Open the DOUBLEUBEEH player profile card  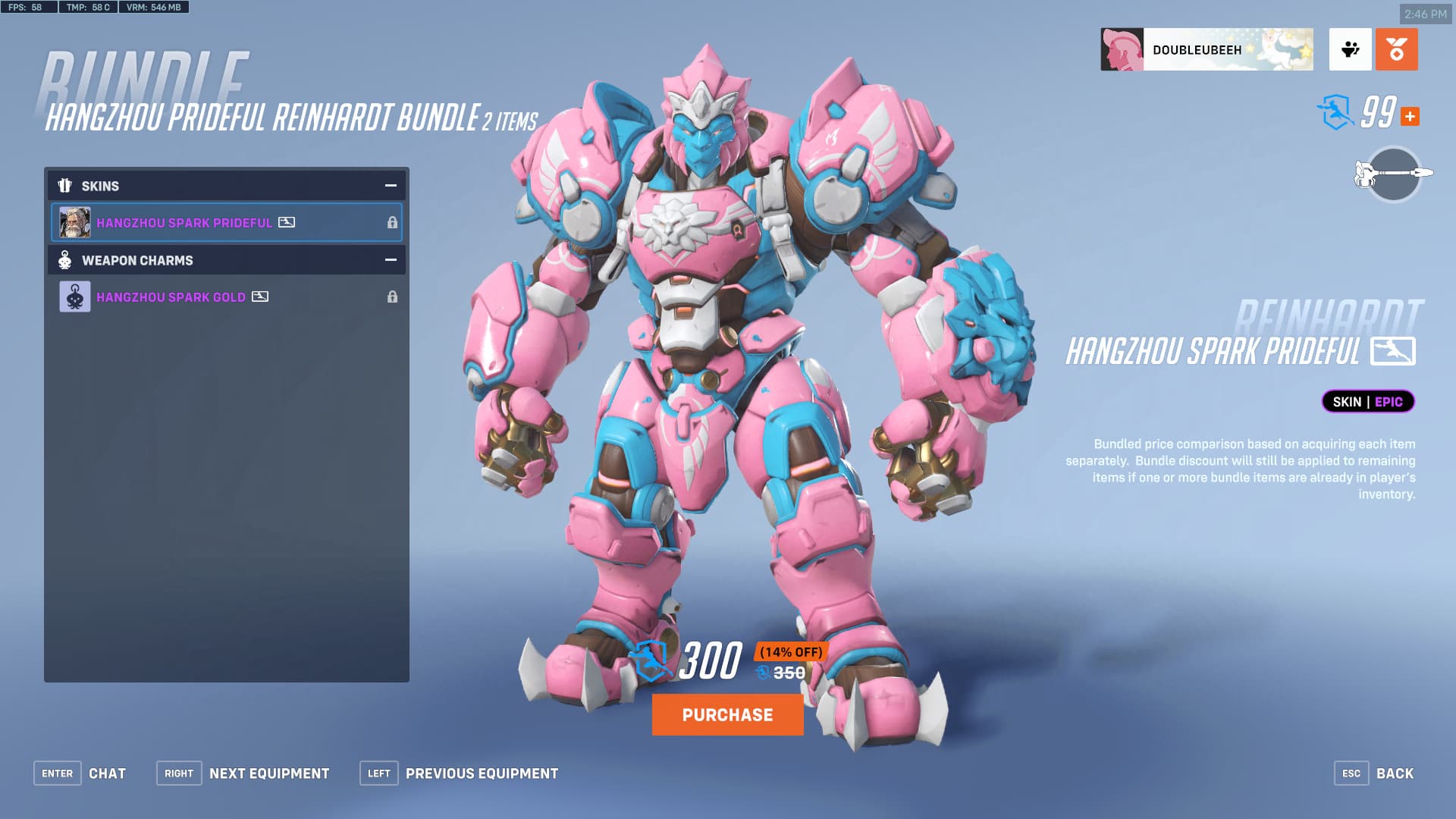coord(1206,50)
